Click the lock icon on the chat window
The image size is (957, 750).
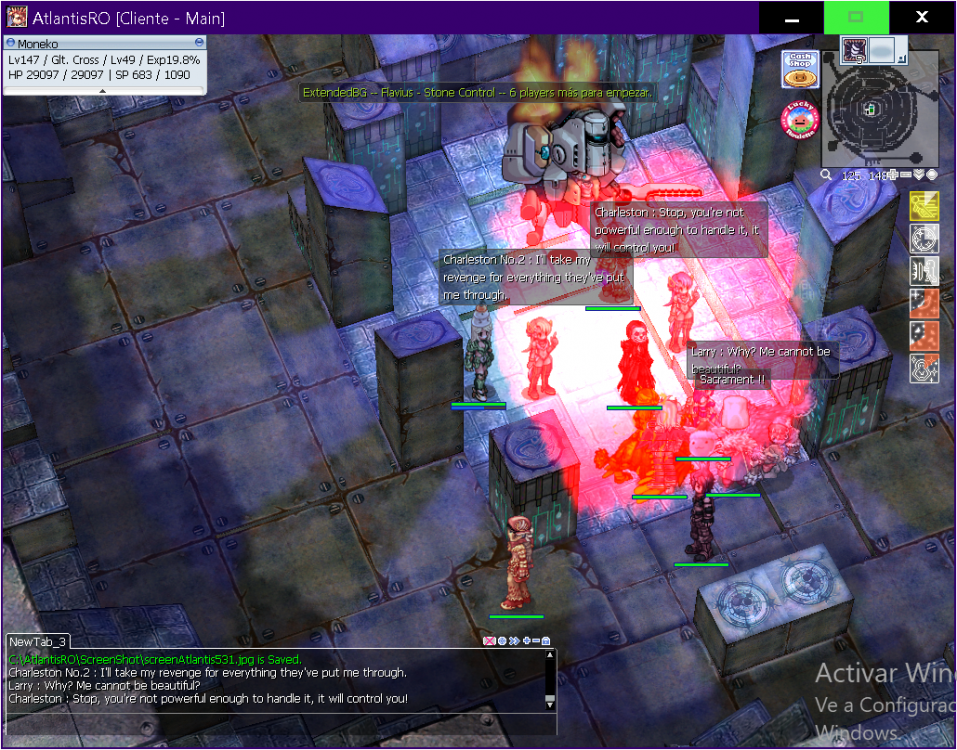pyautogui.click(x=546, y=641)
